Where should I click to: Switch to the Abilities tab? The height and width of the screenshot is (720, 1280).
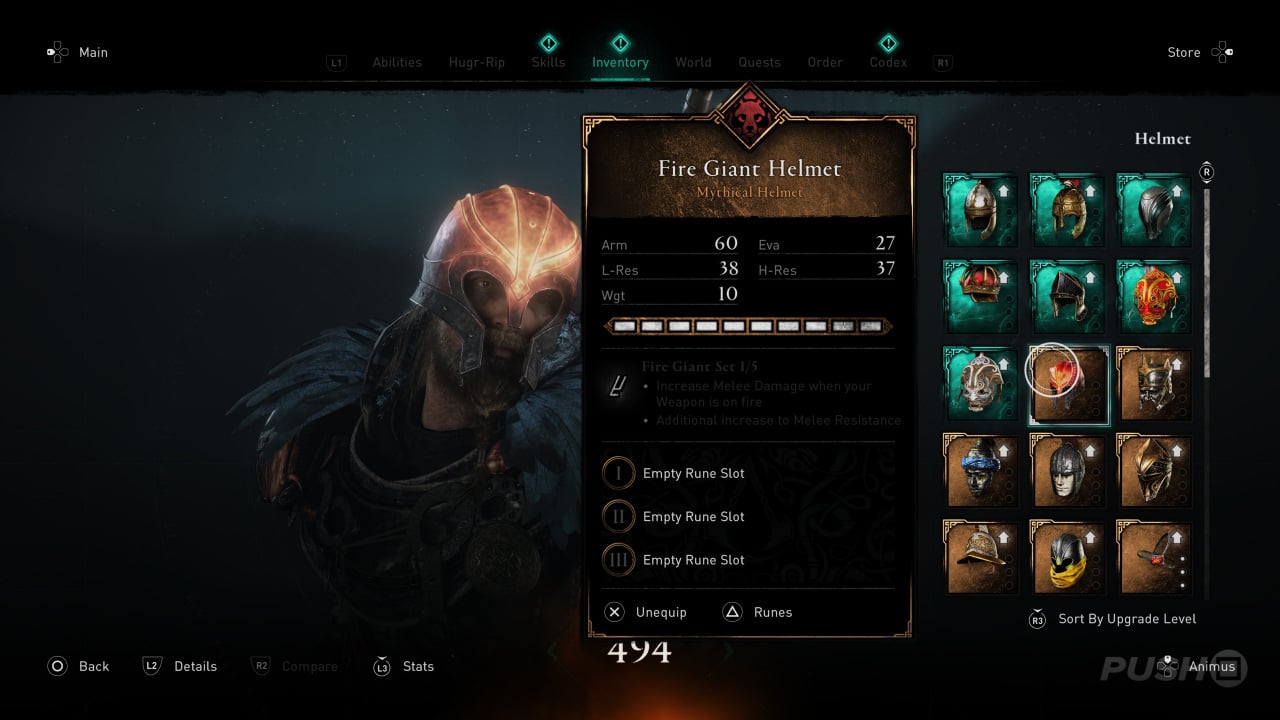point(397,62)
